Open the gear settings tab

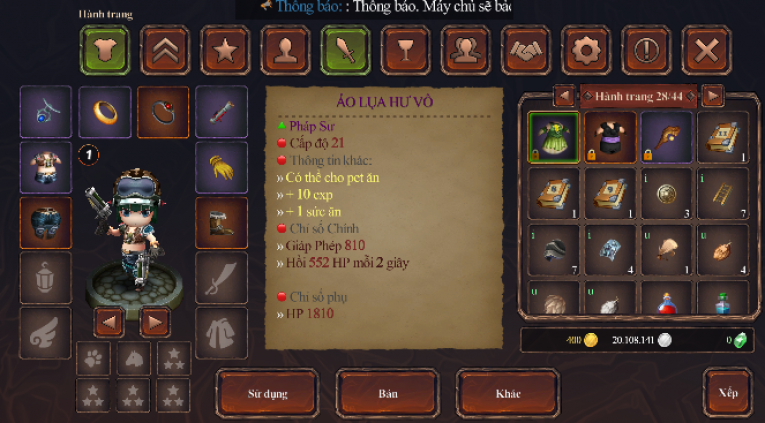click(x=586, y=50)
